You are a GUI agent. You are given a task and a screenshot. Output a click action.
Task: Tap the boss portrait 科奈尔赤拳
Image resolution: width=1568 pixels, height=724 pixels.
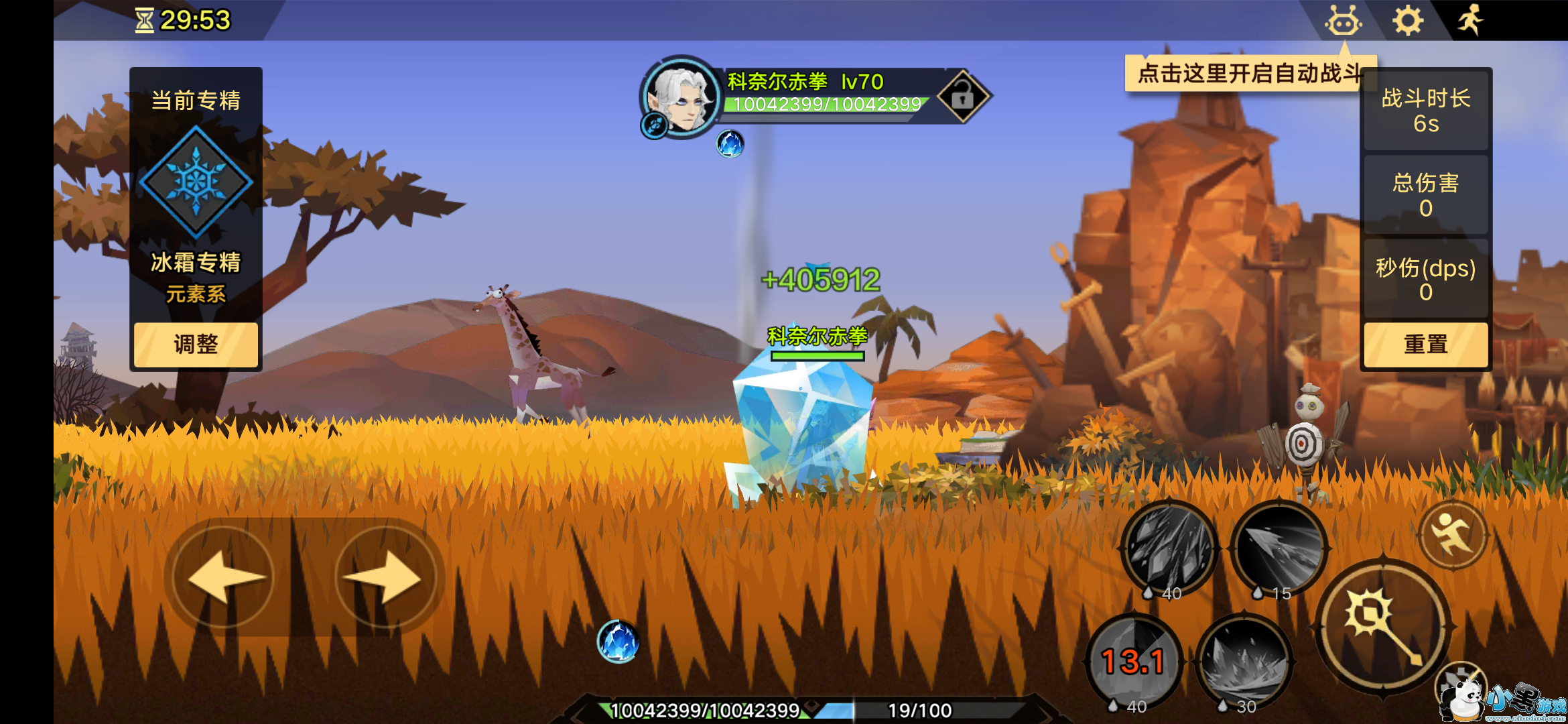681,97
